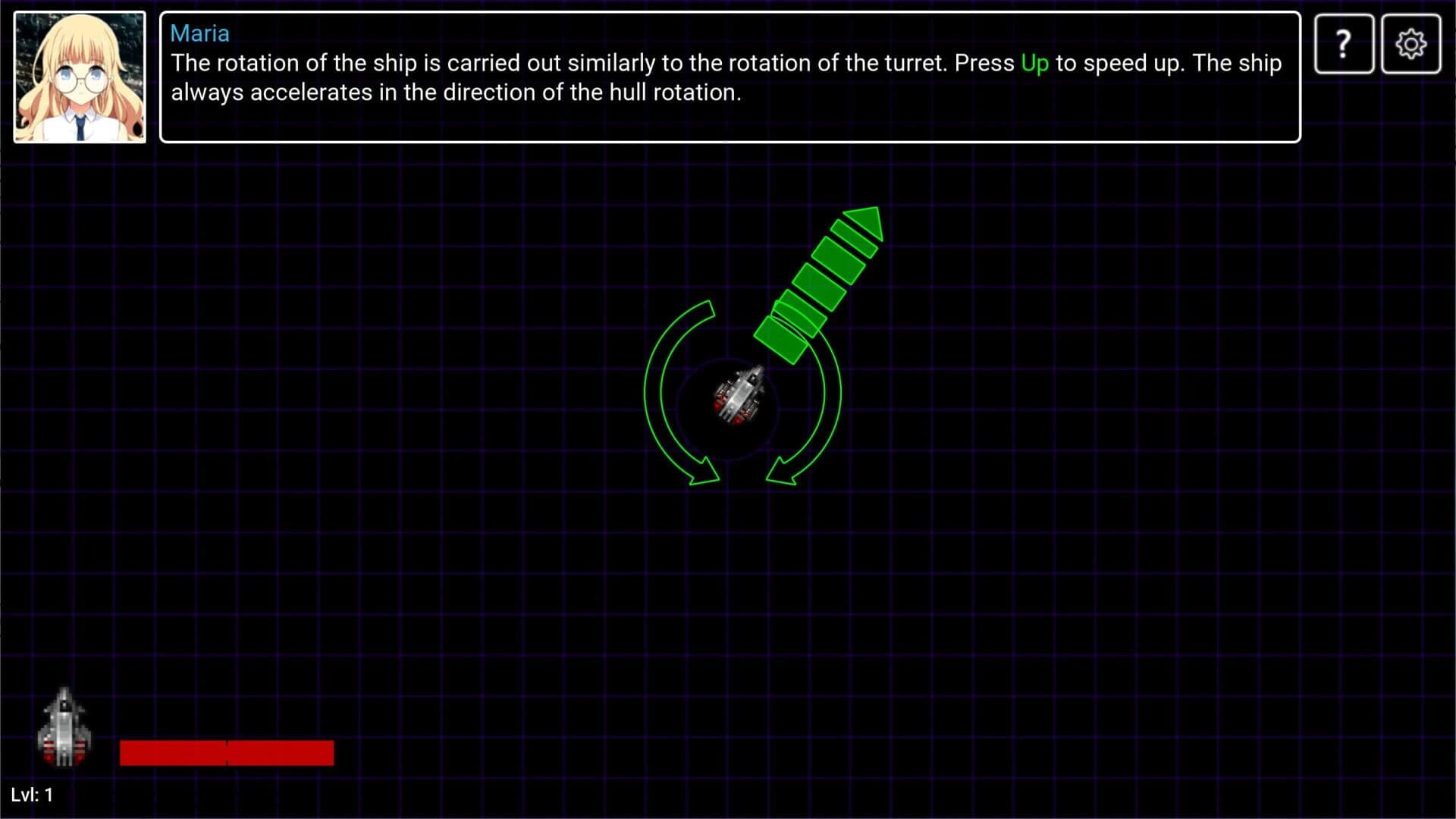Toggle the settings gear to open options
The width and height of the screenshot is (1456, 819).
[x=1411, y=43]
